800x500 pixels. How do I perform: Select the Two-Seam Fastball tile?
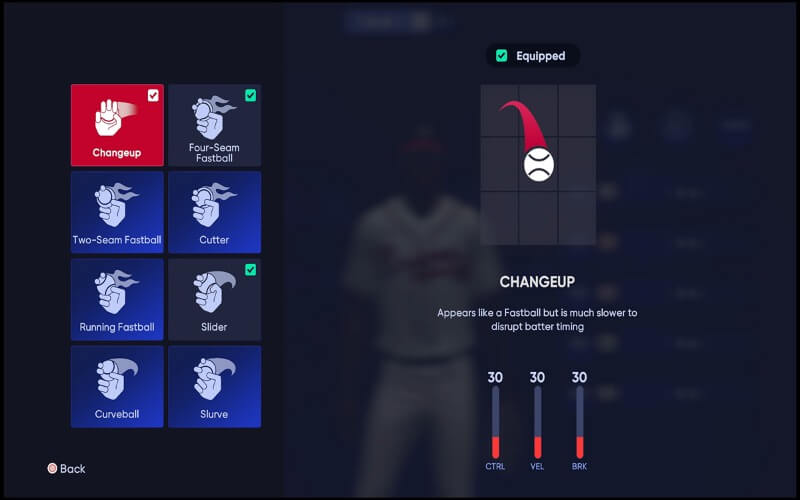(x=117, y=212)
